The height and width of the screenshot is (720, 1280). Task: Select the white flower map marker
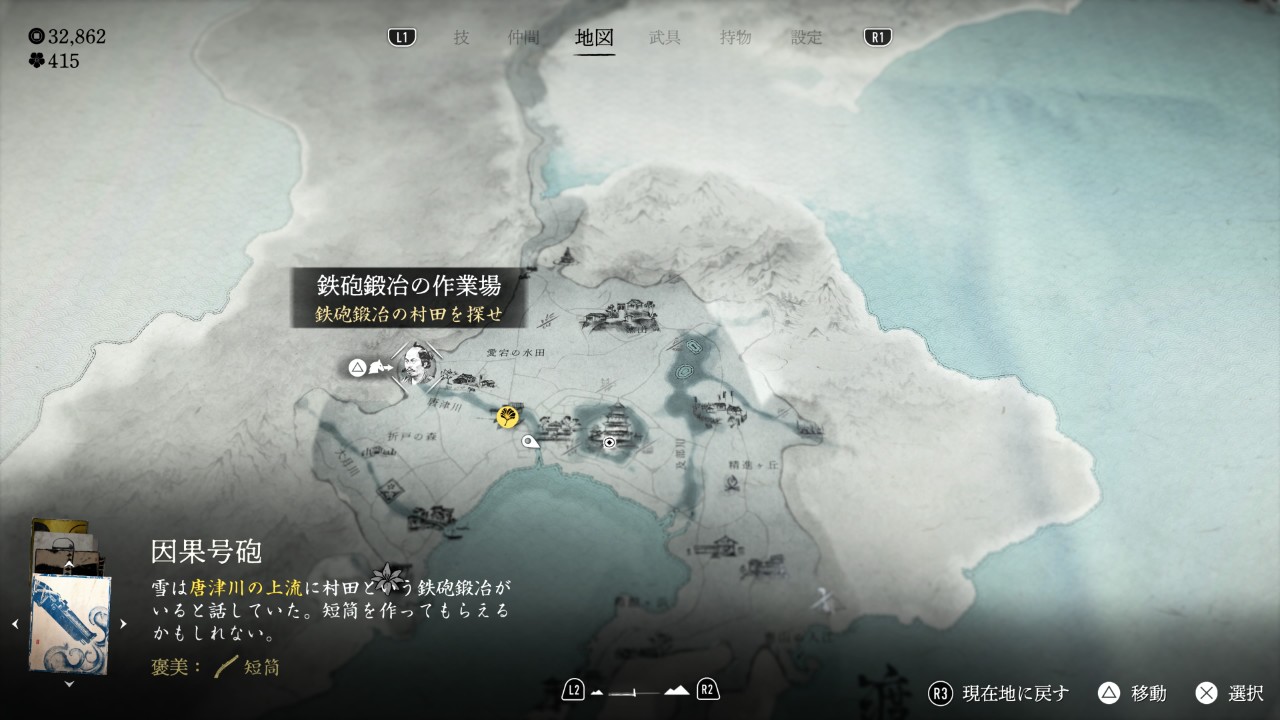pos(388,578)
